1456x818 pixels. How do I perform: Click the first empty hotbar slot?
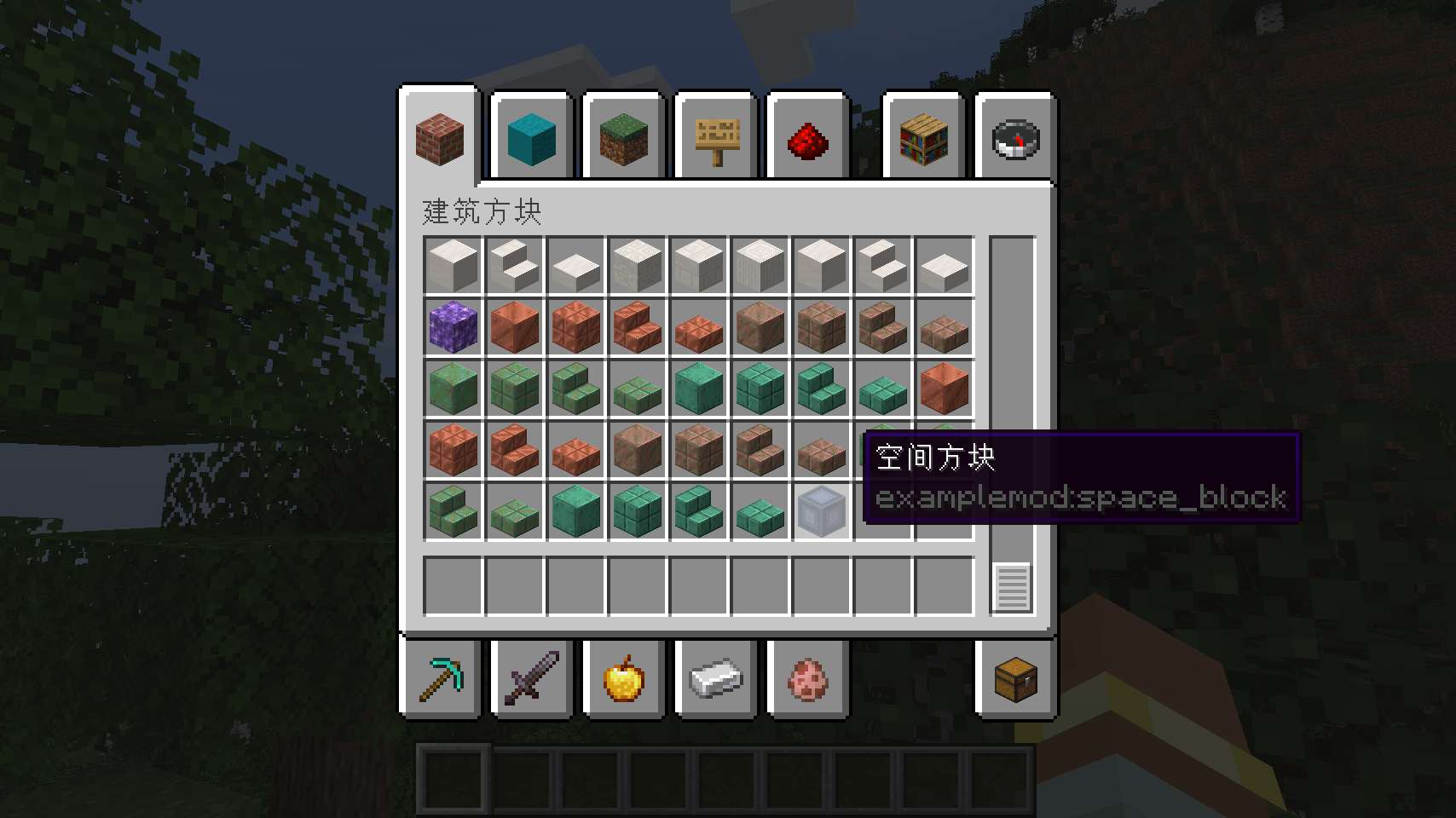[x=452, y=780]
